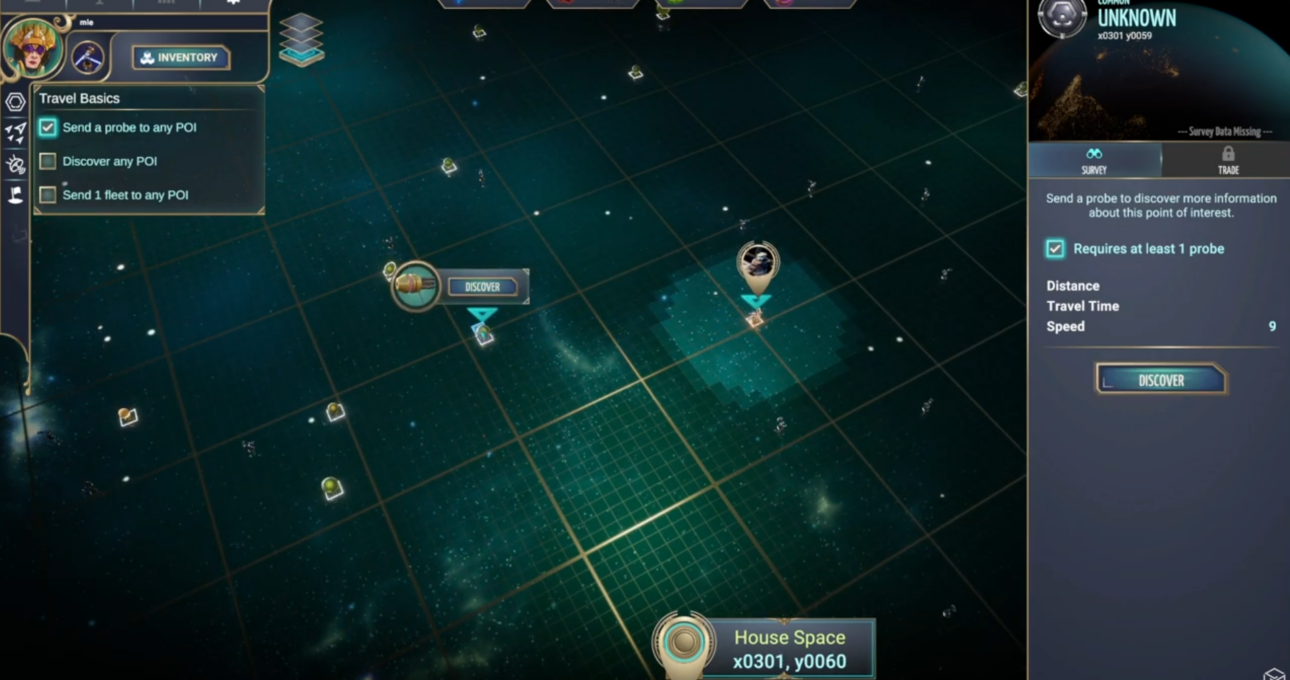This screenshot has height=680, width=1290.
Task: Switch to the Survey tab
Action: pyautogui.click(x=1094, y=160)
